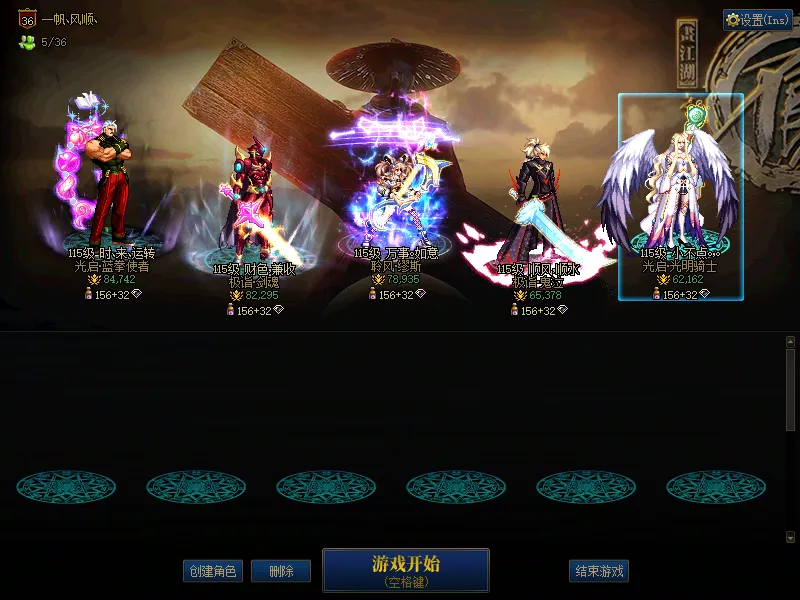Click the adventure group level 36 badge
This screenshot has width=800, height=600.
click(x=27, y=19)
